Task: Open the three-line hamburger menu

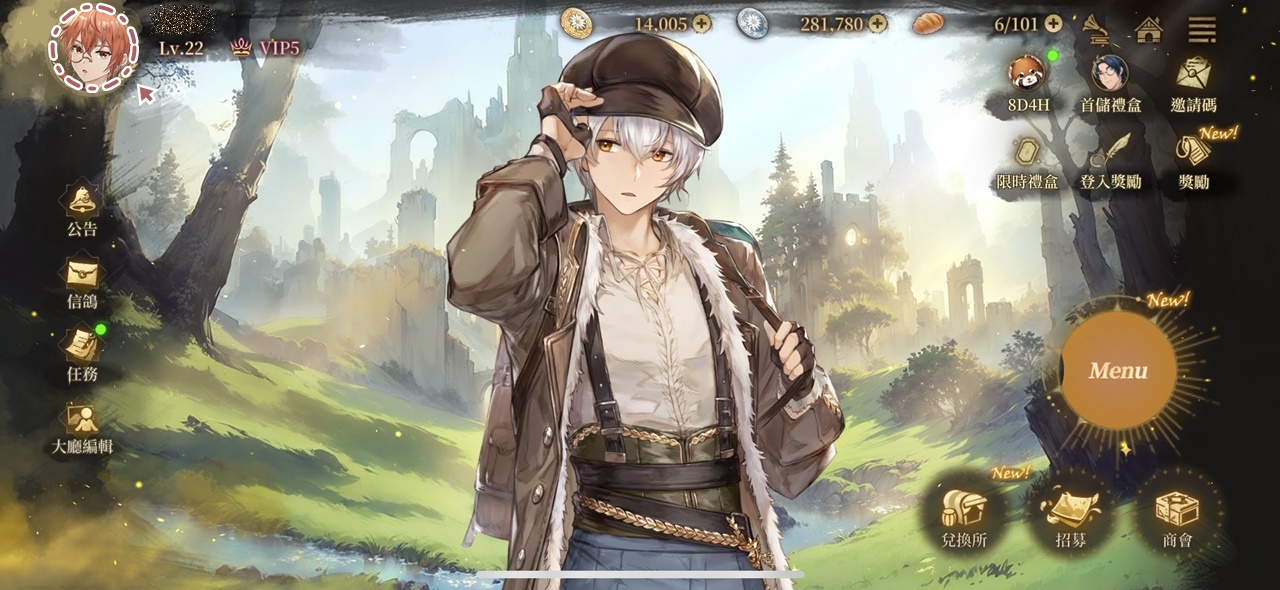Action: [1201, 29]
